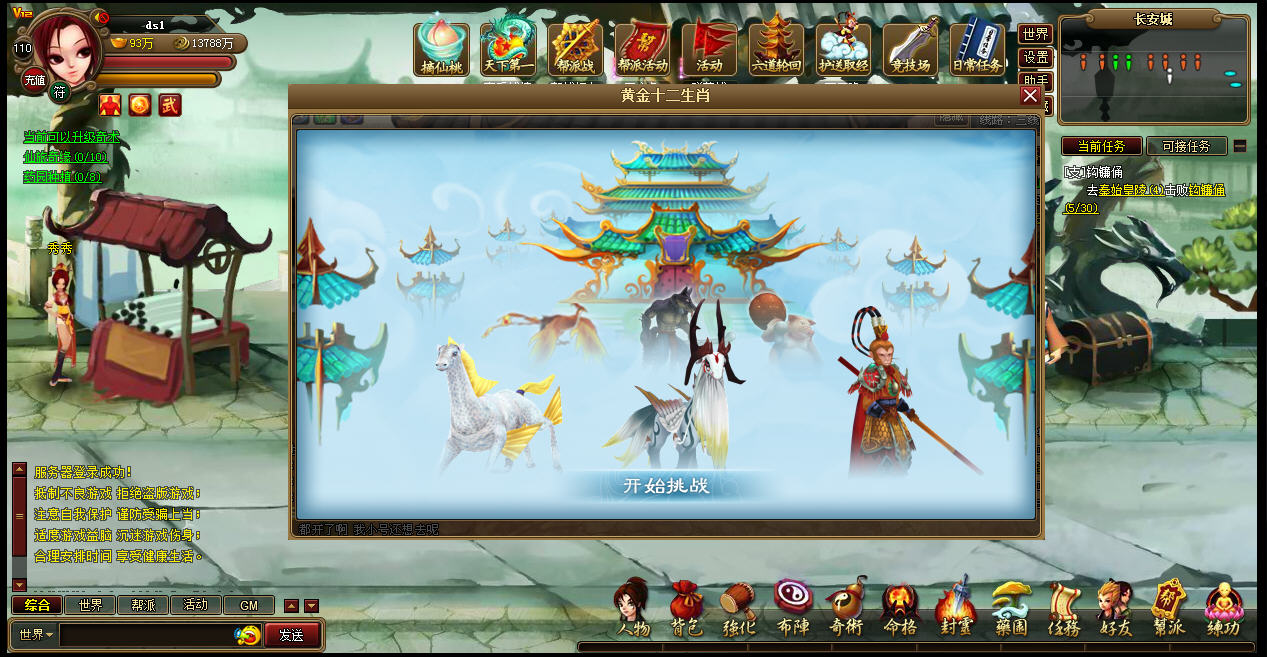
Task: Enter the 竞技场 arena
Action: [x=910, y=49]
